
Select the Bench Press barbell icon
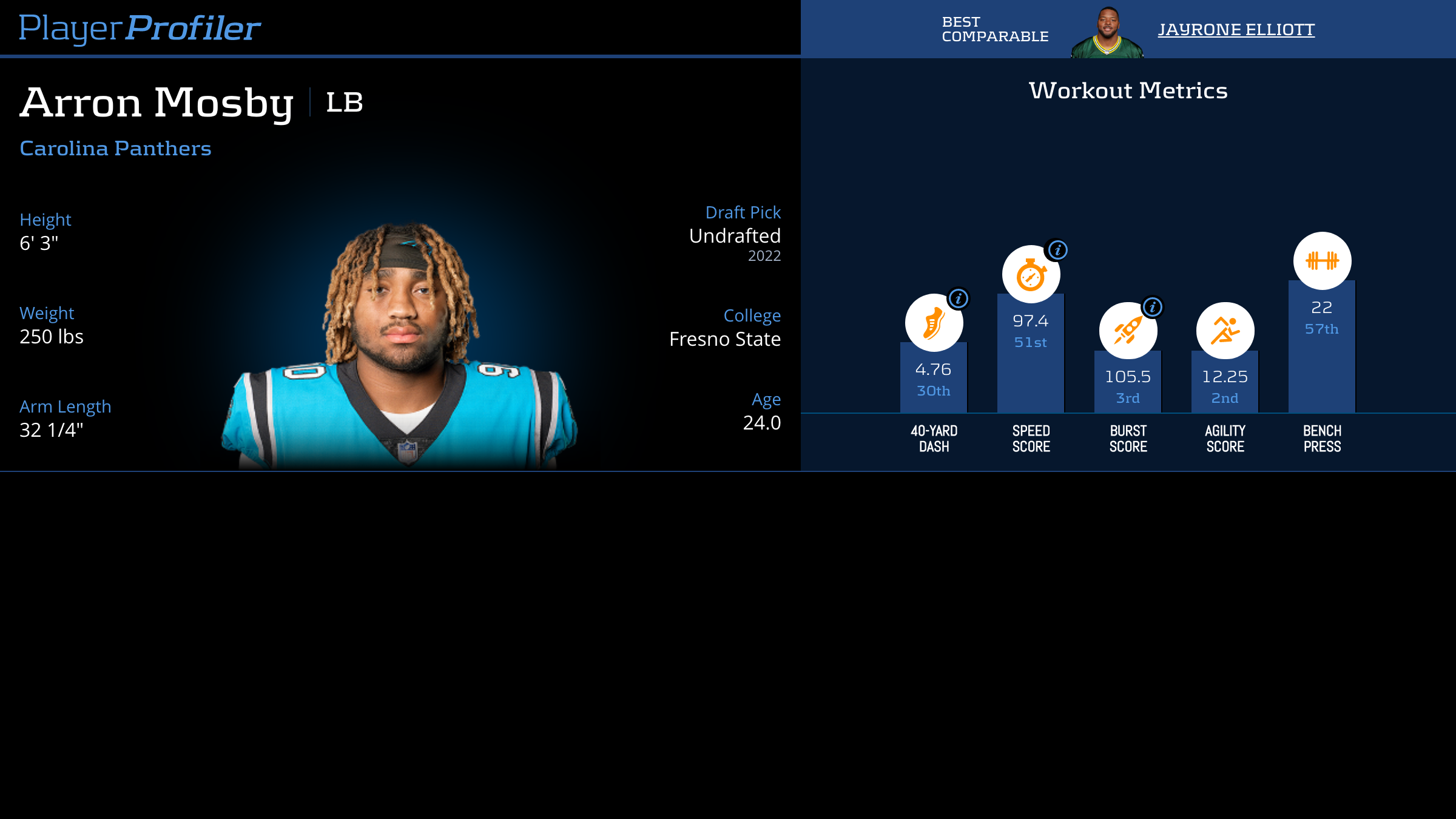(1322, 261)
